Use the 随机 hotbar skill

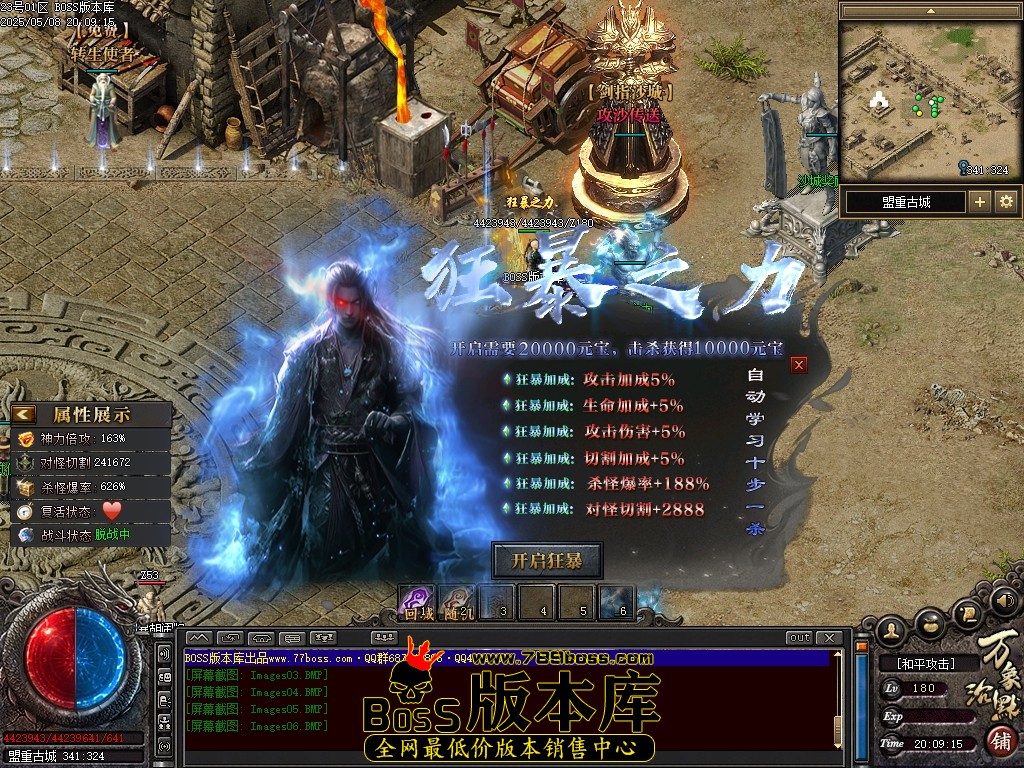click(x=456, y=602)
